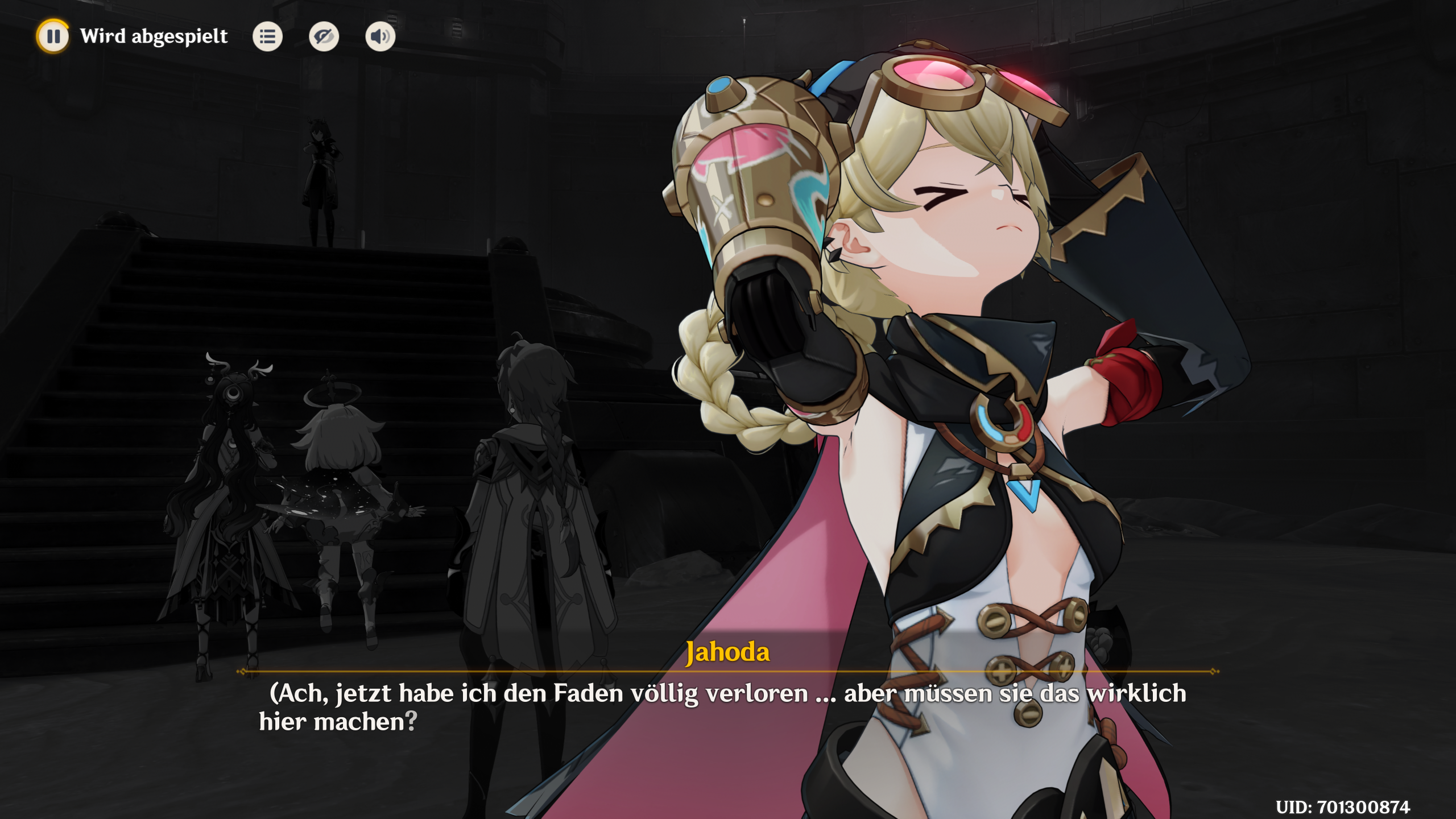Pause the auto-playing dialogue
The height and width of the screenshot is (819, 1456).
click(53, 36)
